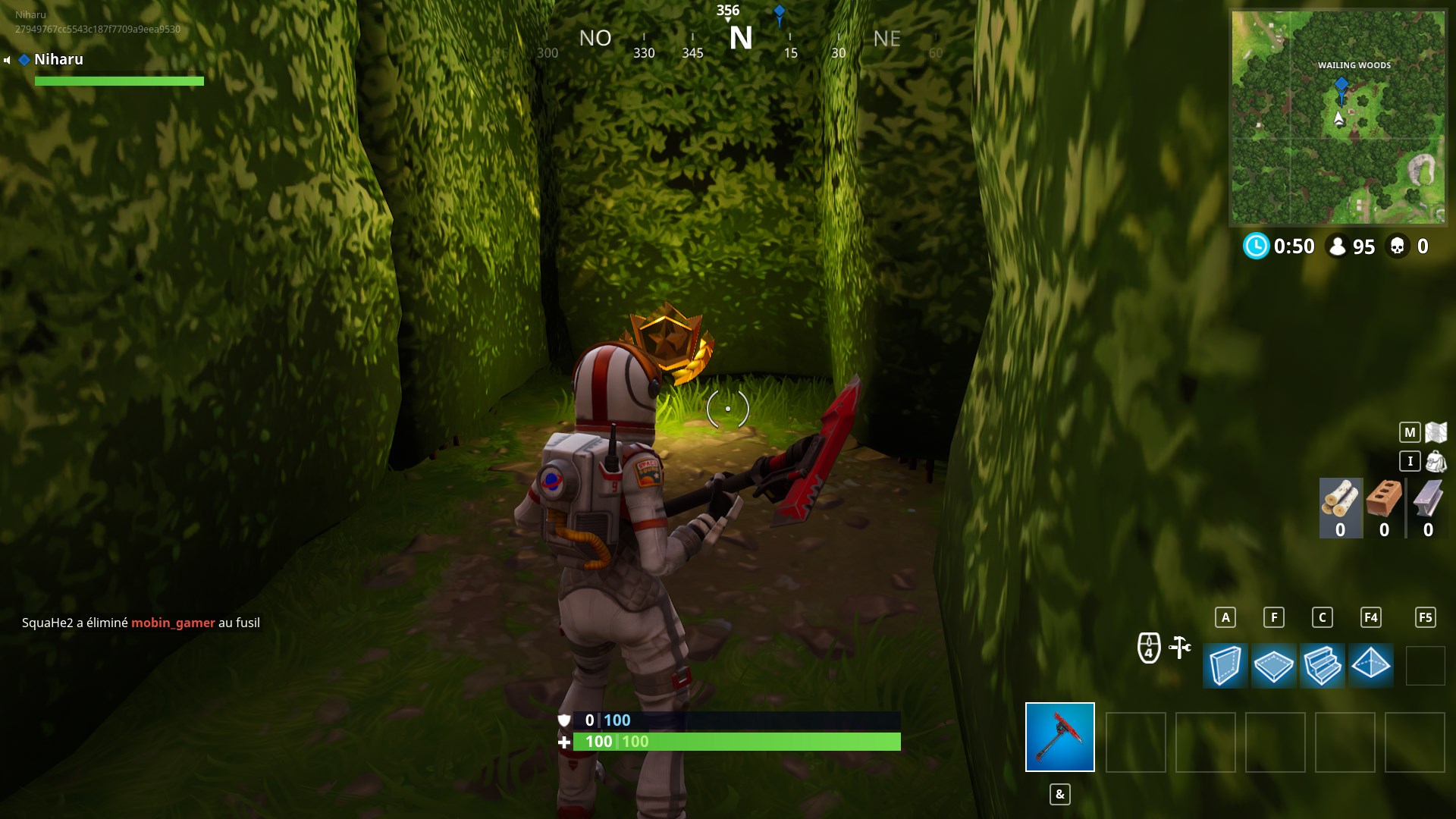This screenshot has height=819, width=1456.
Task: Click the players remaining icon
Action: (1338, 245)
